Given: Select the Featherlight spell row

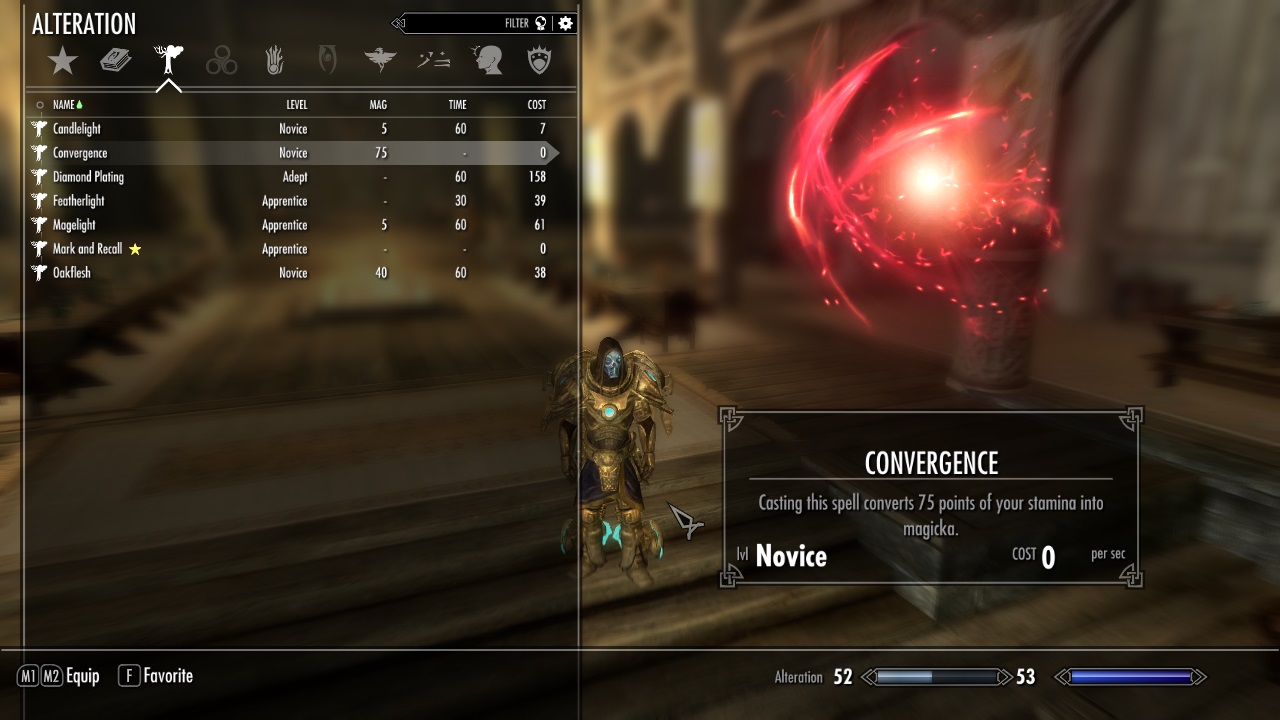Looking at the screenshot, I should 79,201.
